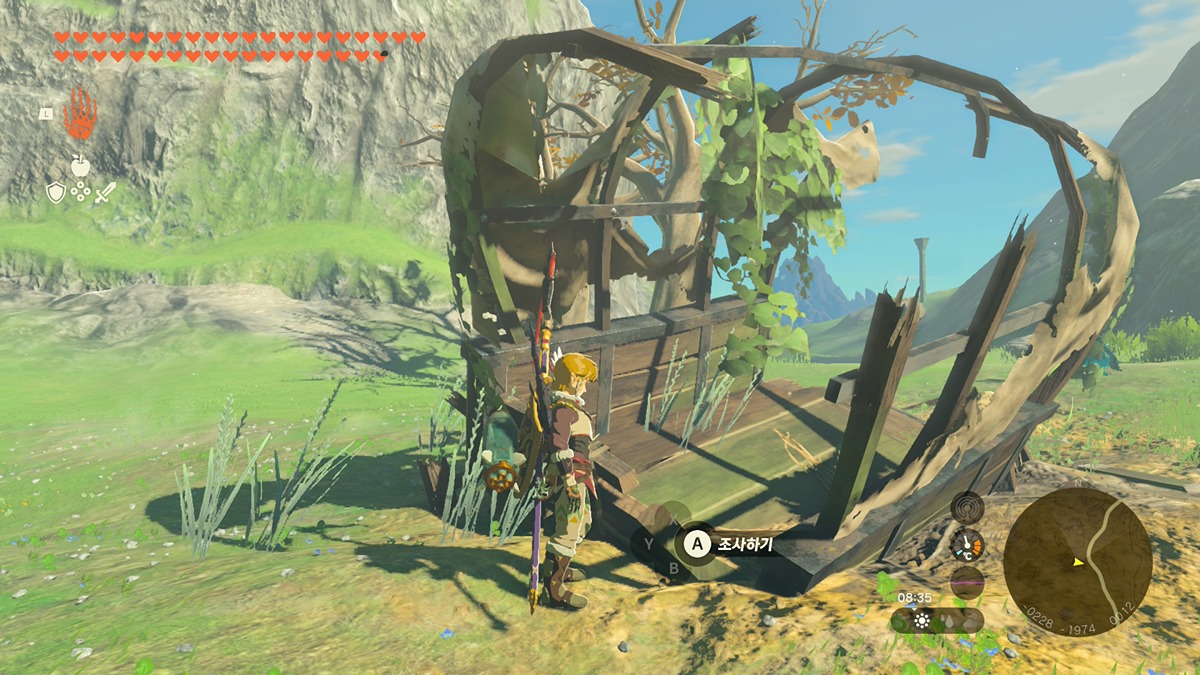Activate the orange Ultrahand ability icon

pyautogui.click(x=80, y=114)
